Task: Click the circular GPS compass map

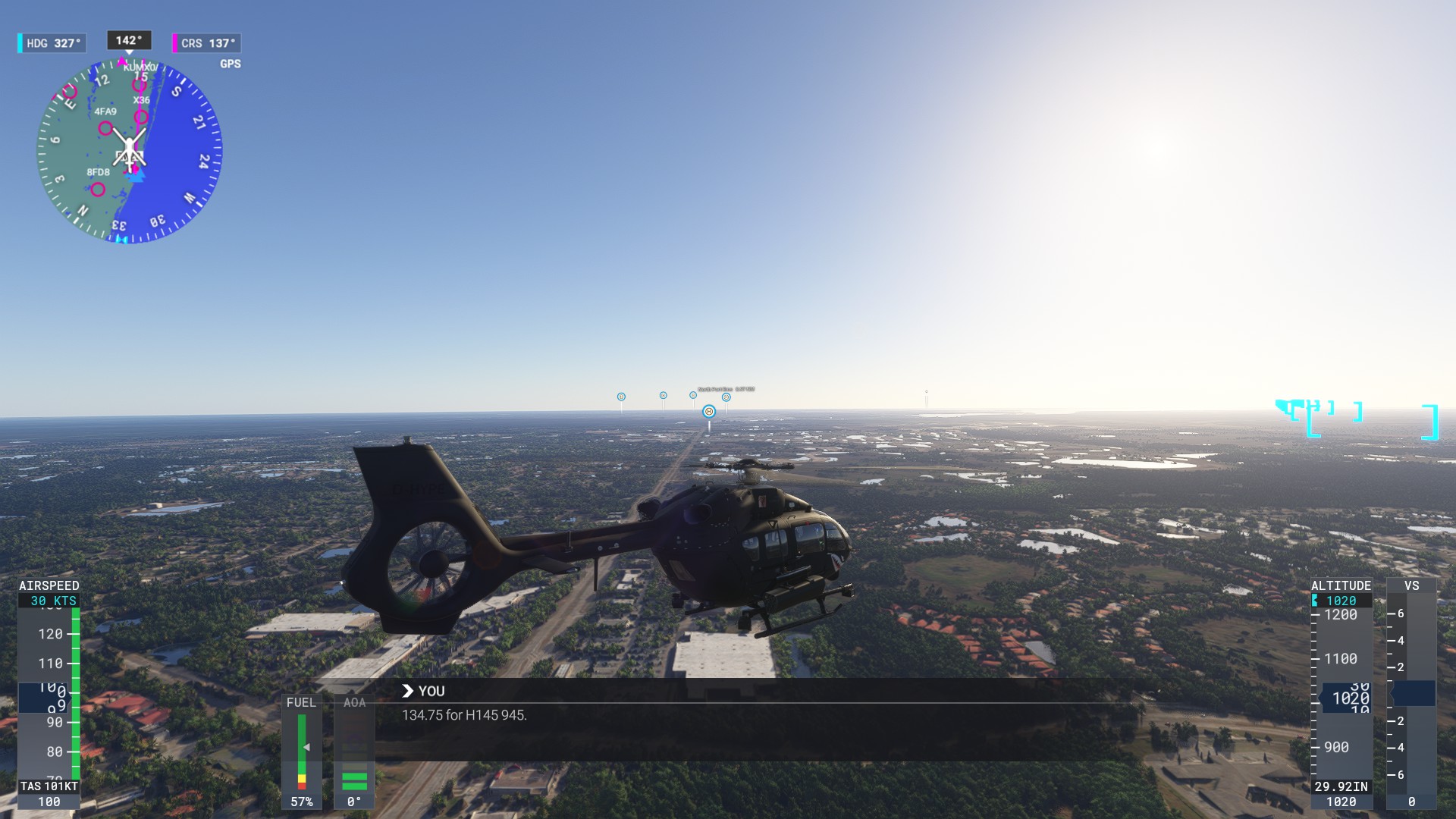Action: coord(130,151)
